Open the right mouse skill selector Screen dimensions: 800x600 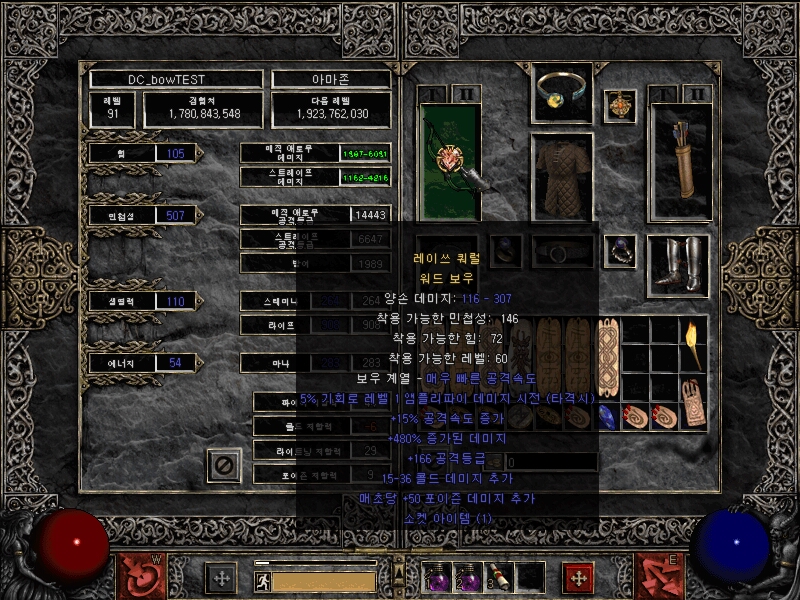(x=660, y=577)
